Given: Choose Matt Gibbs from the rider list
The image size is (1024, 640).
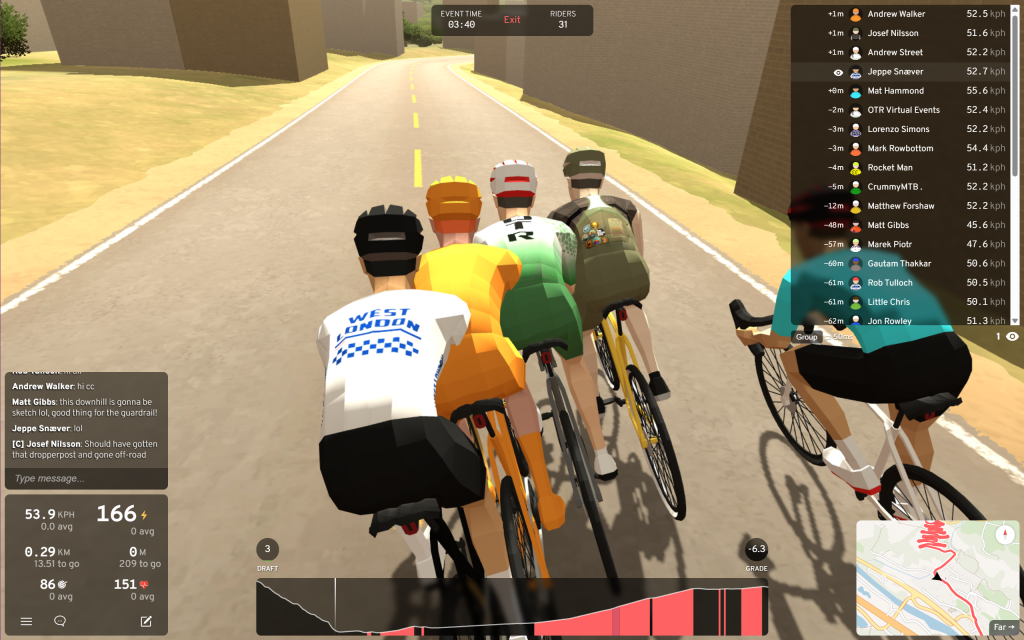Looking at the screenshot, I should [888, 225].
